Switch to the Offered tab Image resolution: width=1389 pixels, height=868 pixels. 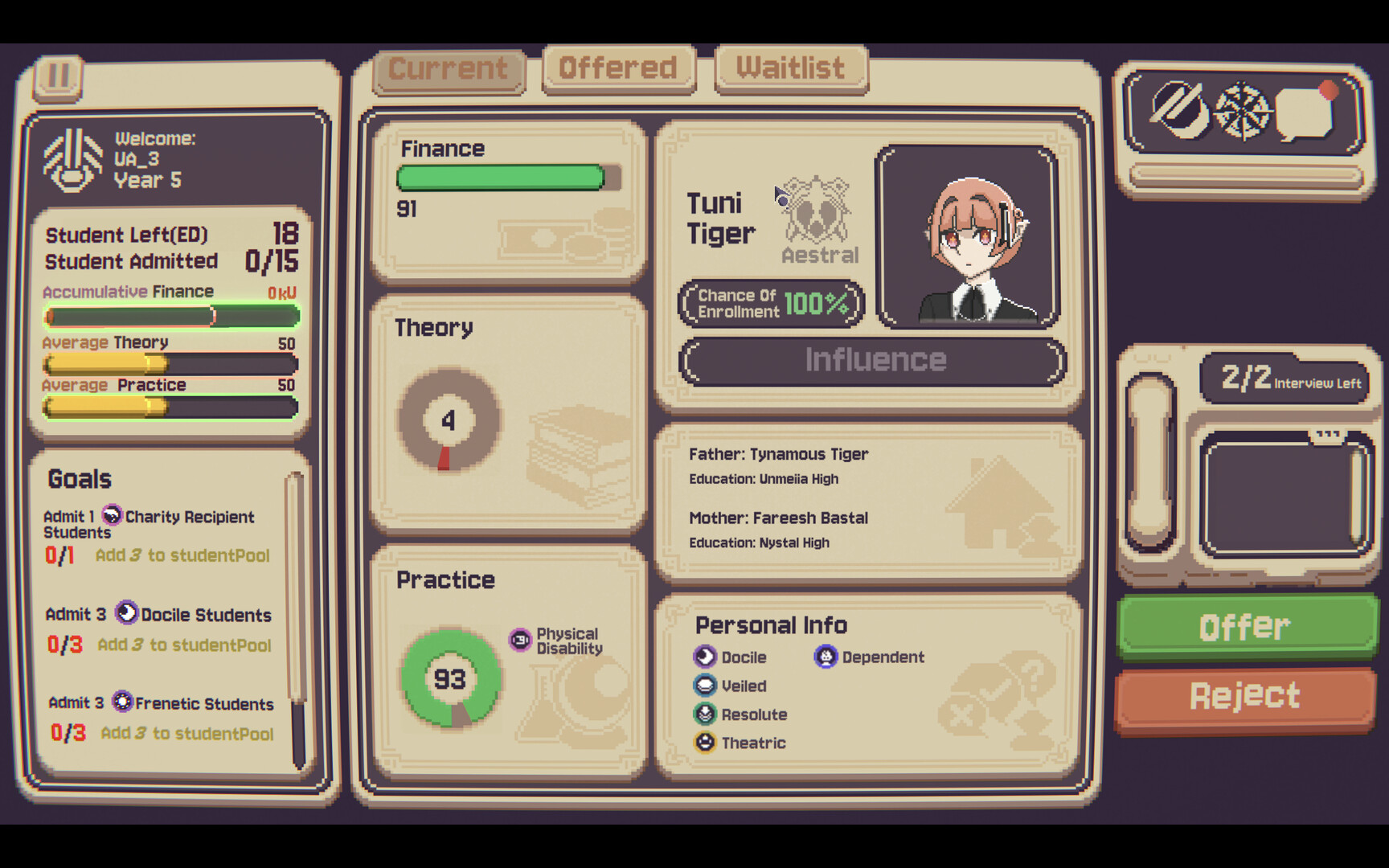pyautogui.click(x=618, y=68)
